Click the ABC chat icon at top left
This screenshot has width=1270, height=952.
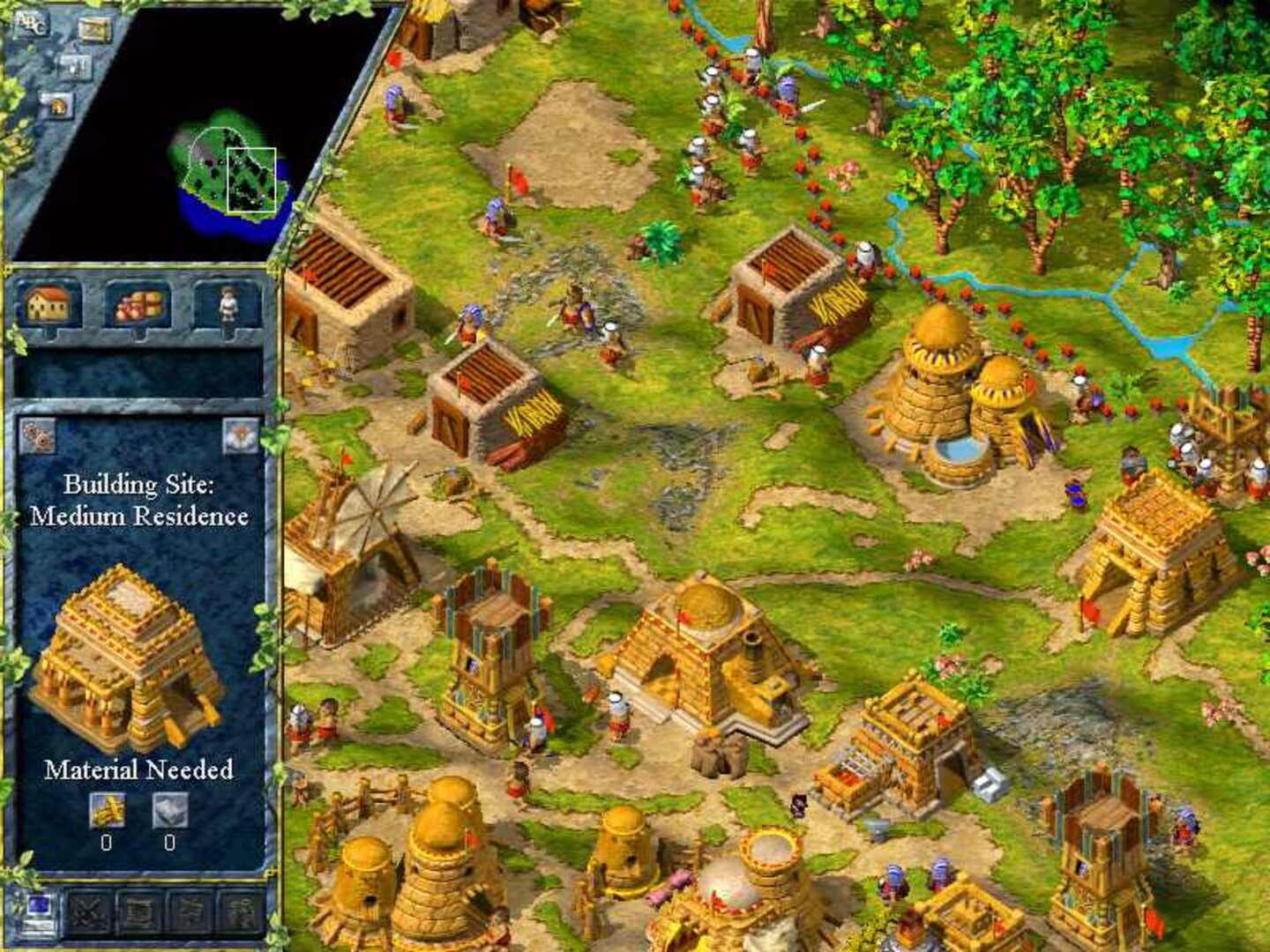(32, 25)
